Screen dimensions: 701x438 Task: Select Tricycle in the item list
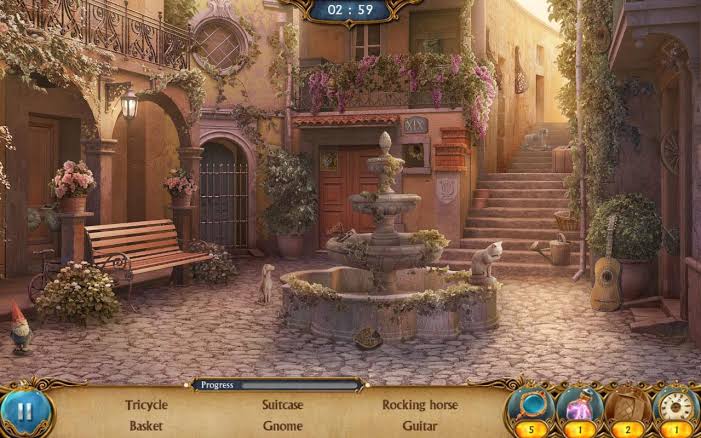146,405
